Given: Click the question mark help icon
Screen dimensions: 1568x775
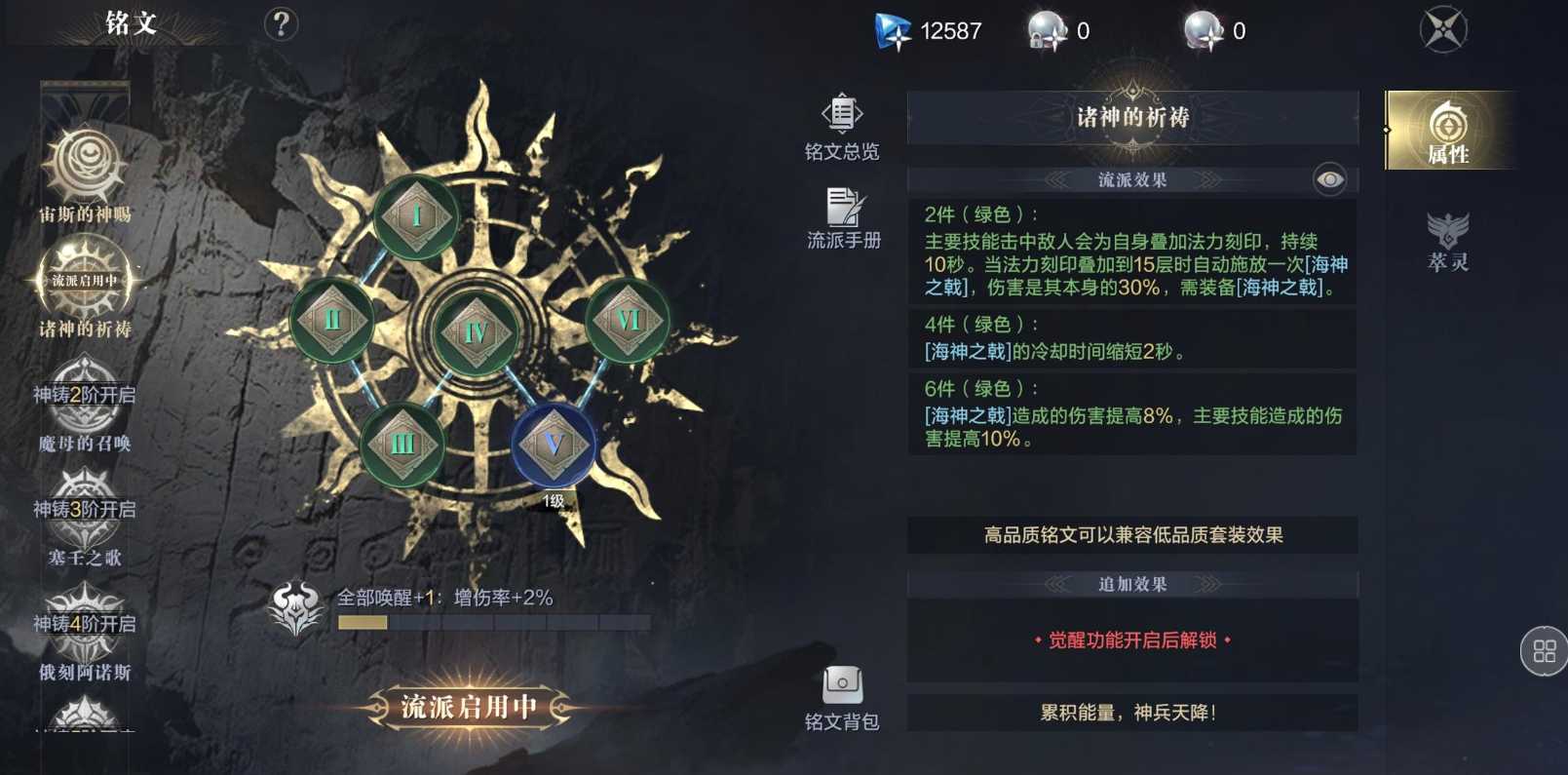Looking at the screenshot, I should 281,25.
